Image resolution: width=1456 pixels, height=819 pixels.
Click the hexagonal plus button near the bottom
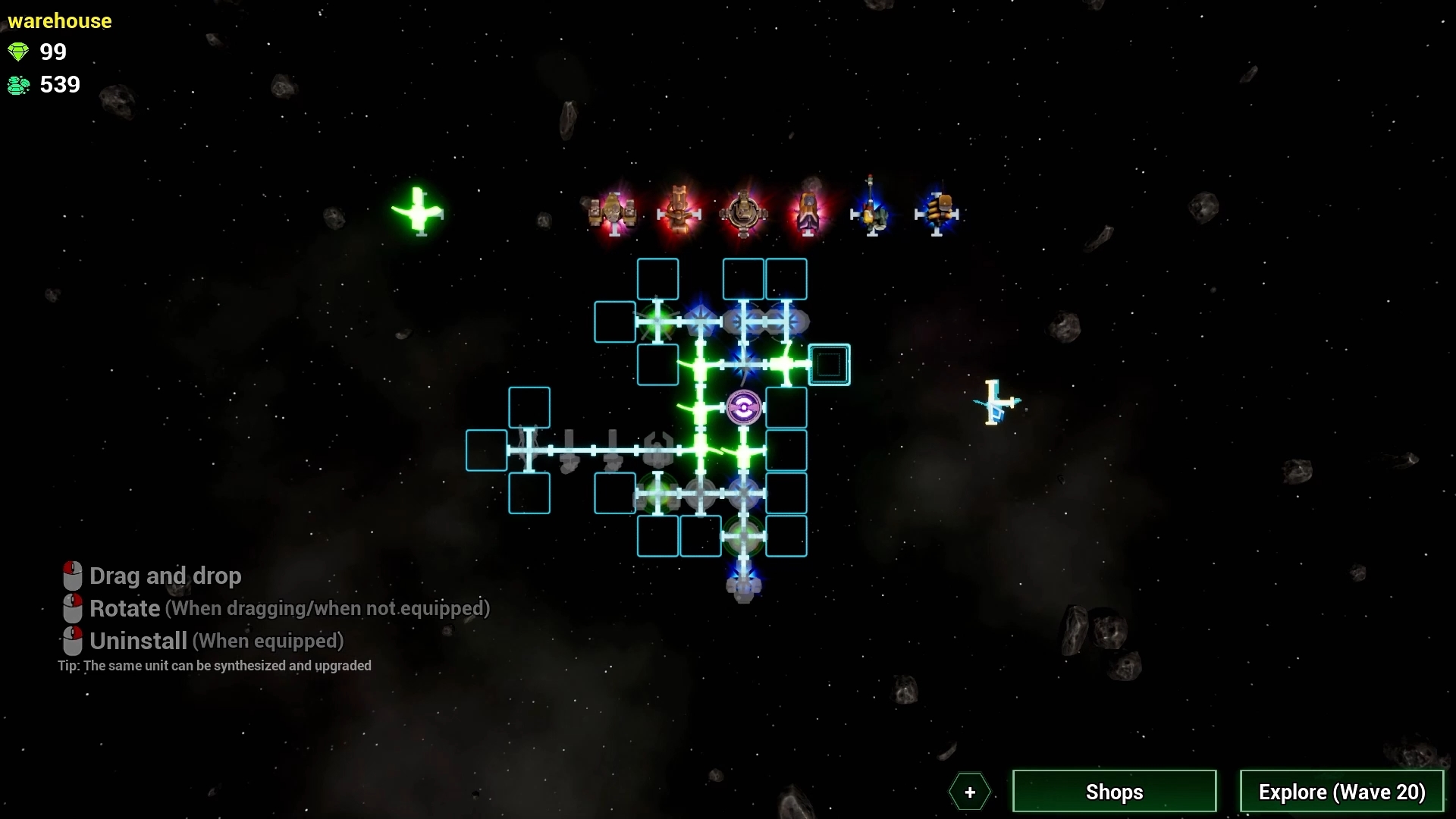click(970, 792)
